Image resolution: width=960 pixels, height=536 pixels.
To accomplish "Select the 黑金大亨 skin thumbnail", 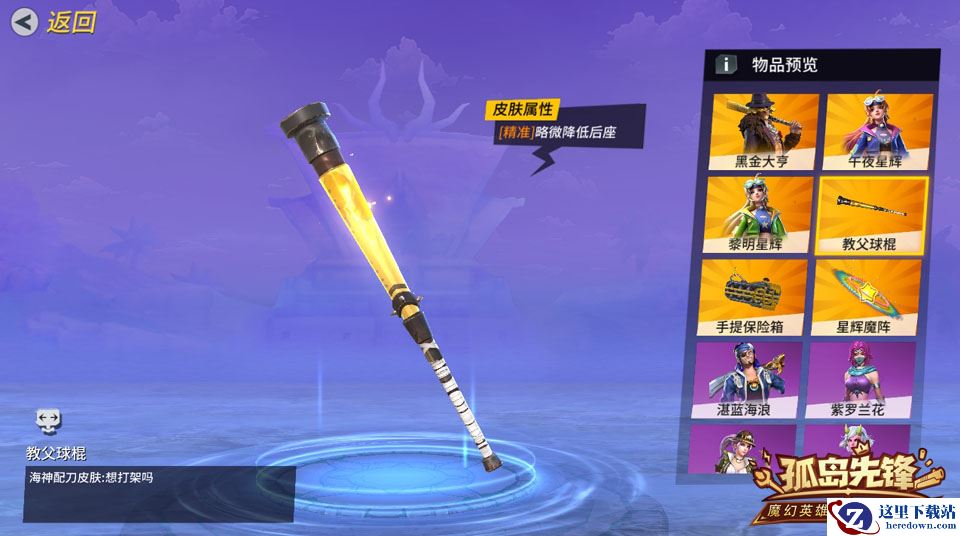I will (763, 131).
